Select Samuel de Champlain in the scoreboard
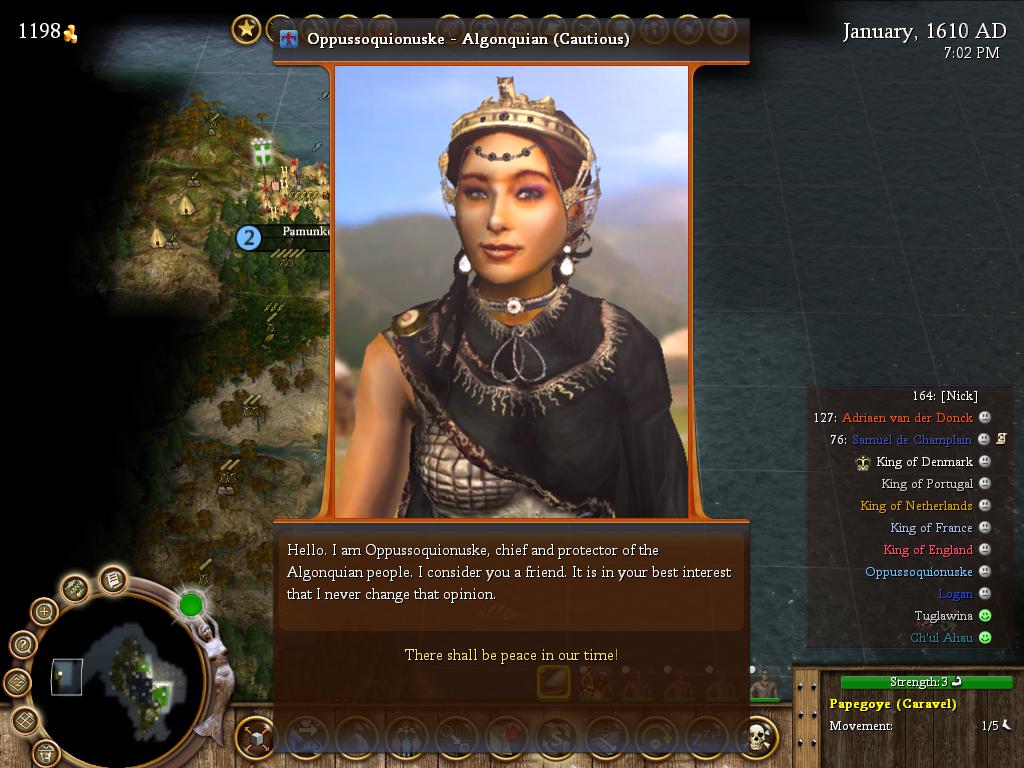The image size is (1024, 768). pos(911,440)
